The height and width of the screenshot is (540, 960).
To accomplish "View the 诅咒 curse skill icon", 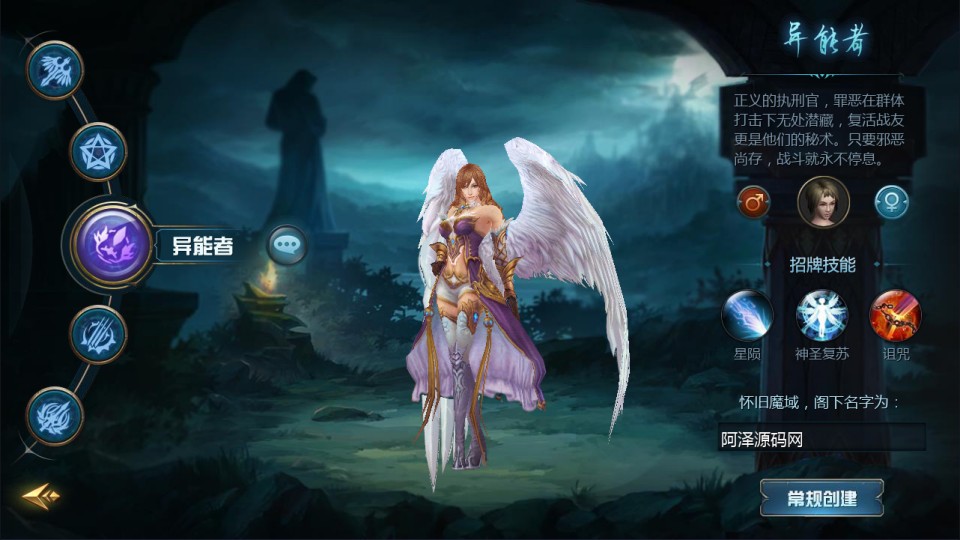I will tap(895, 315).
